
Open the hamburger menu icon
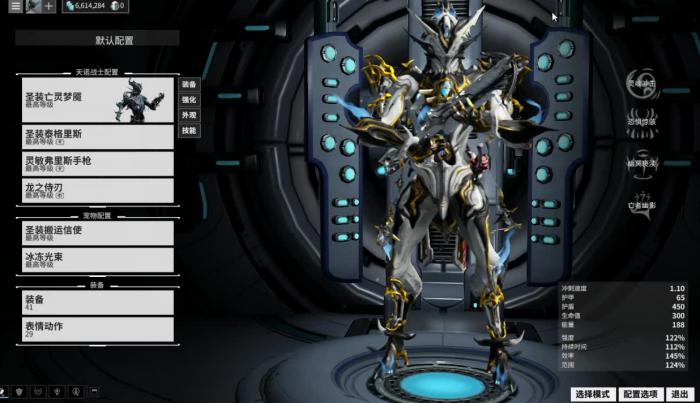[x=16, y=7]
